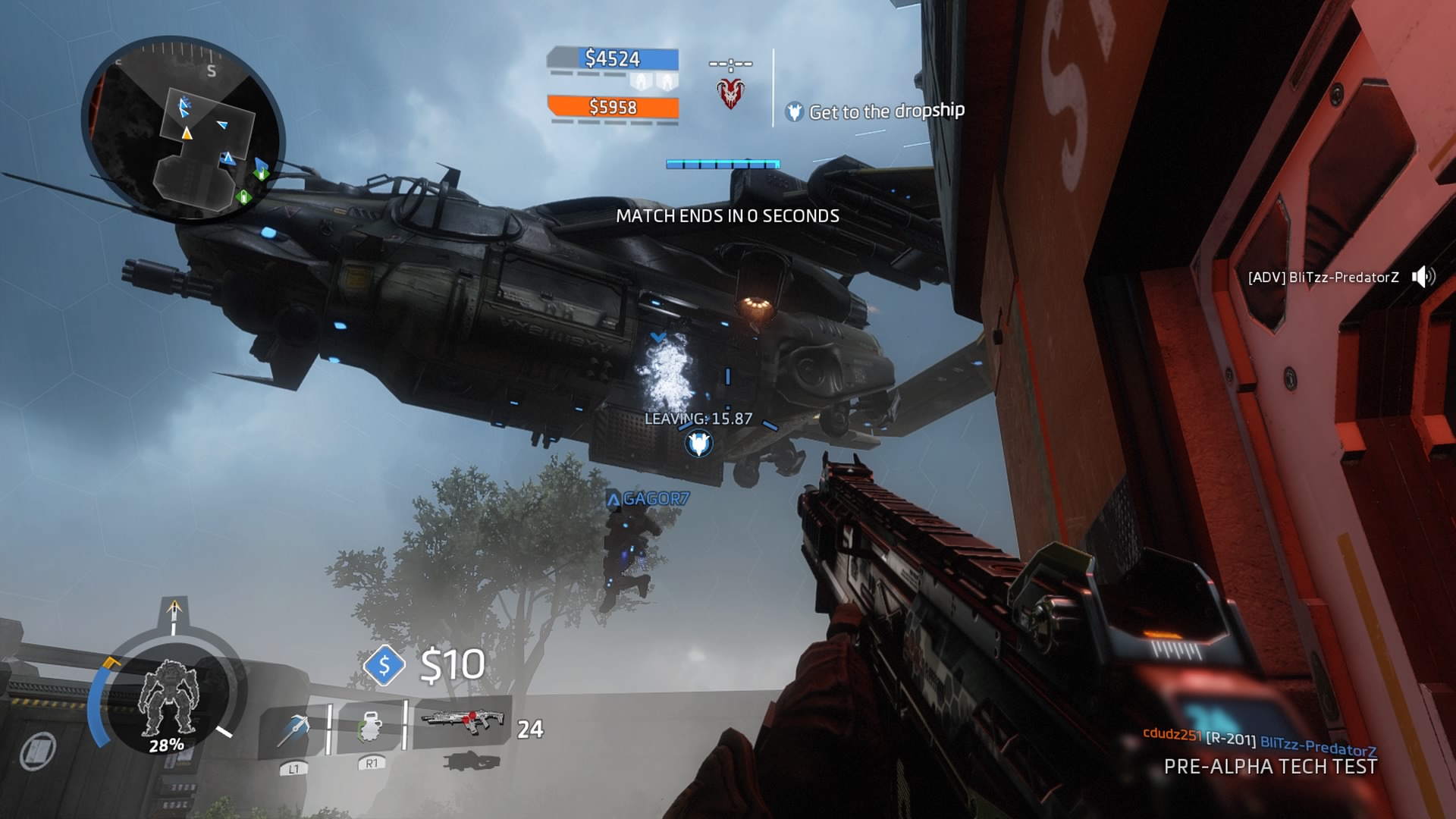Click the red skull faction emblem
This screenshot has width=1456, height=819.
(730, 93)
